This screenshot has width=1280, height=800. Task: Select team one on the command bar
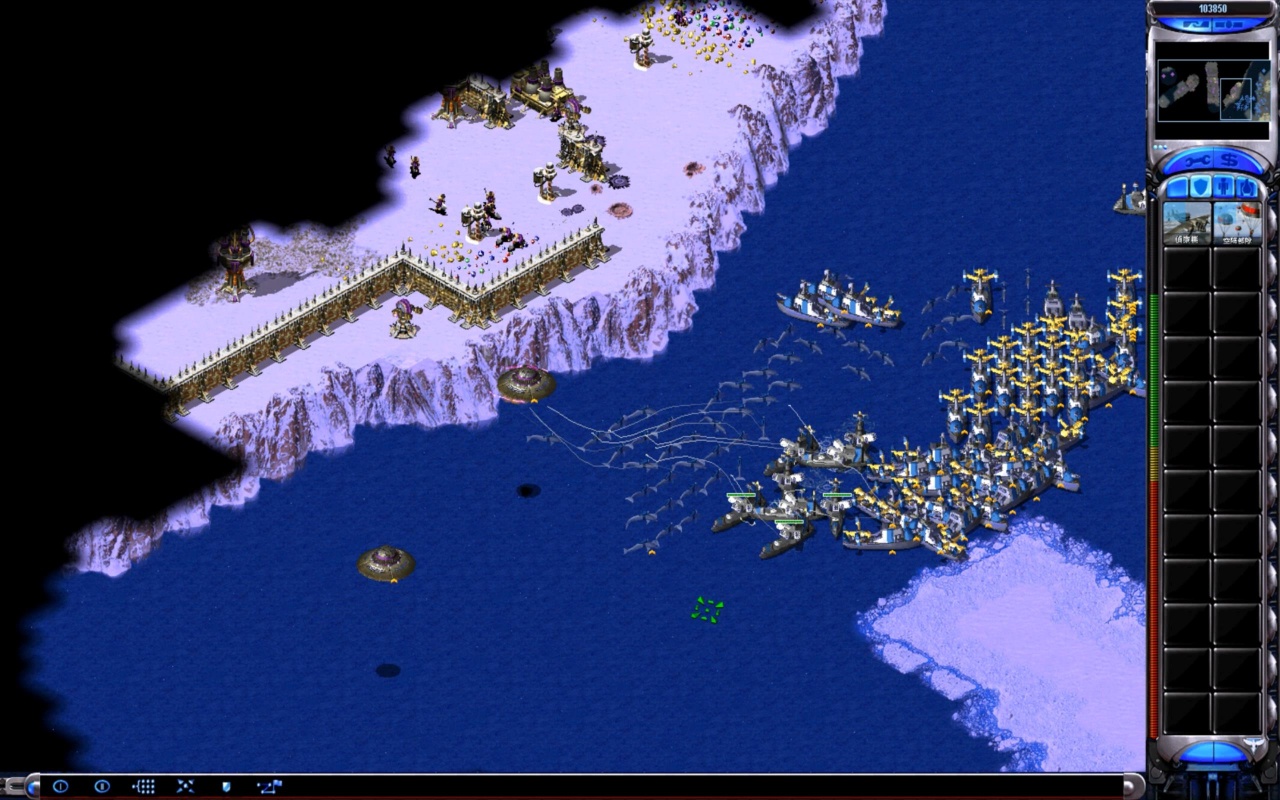click(60, 787)
